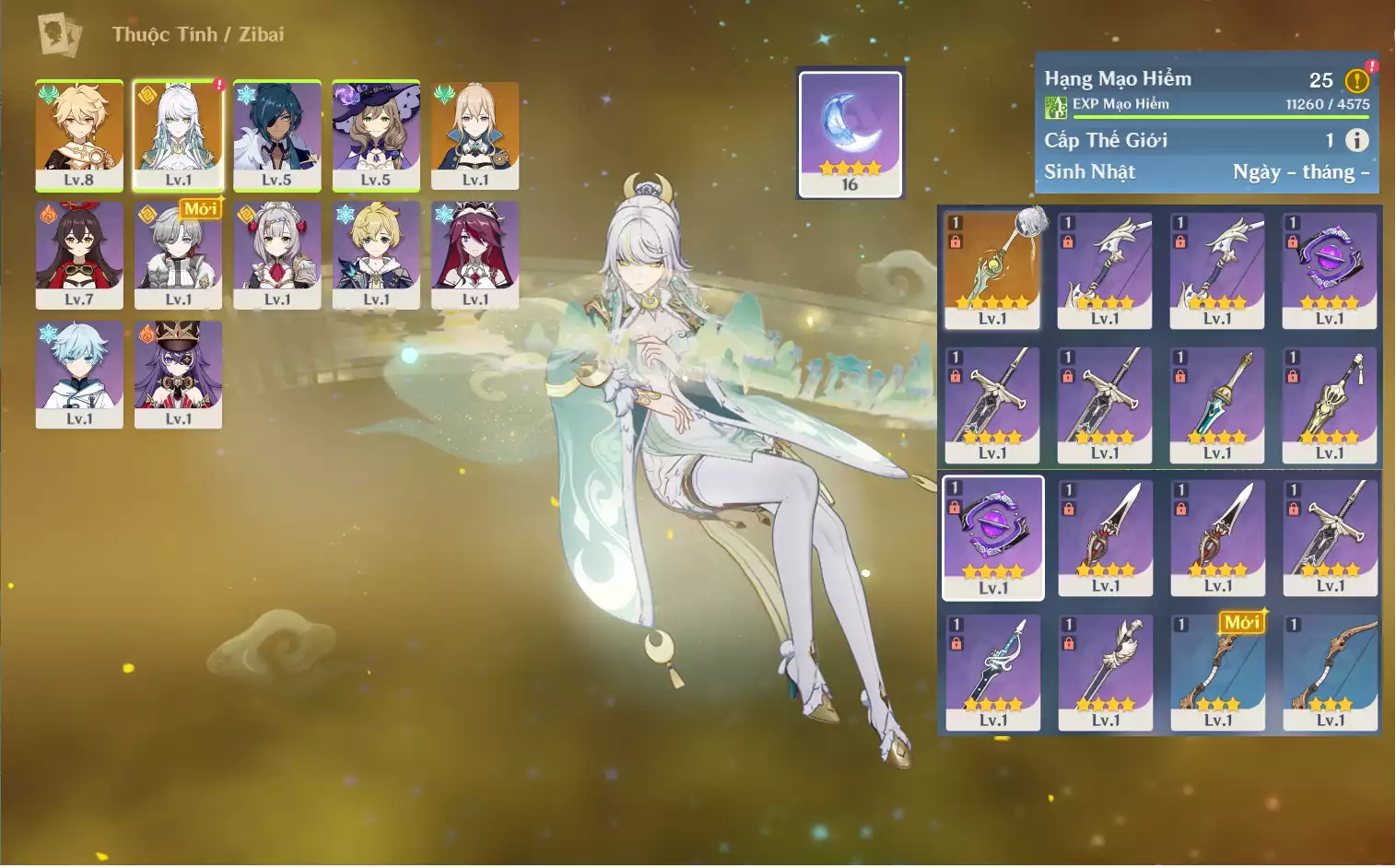Click the character card icon beside Thuộc Tính

59,35
